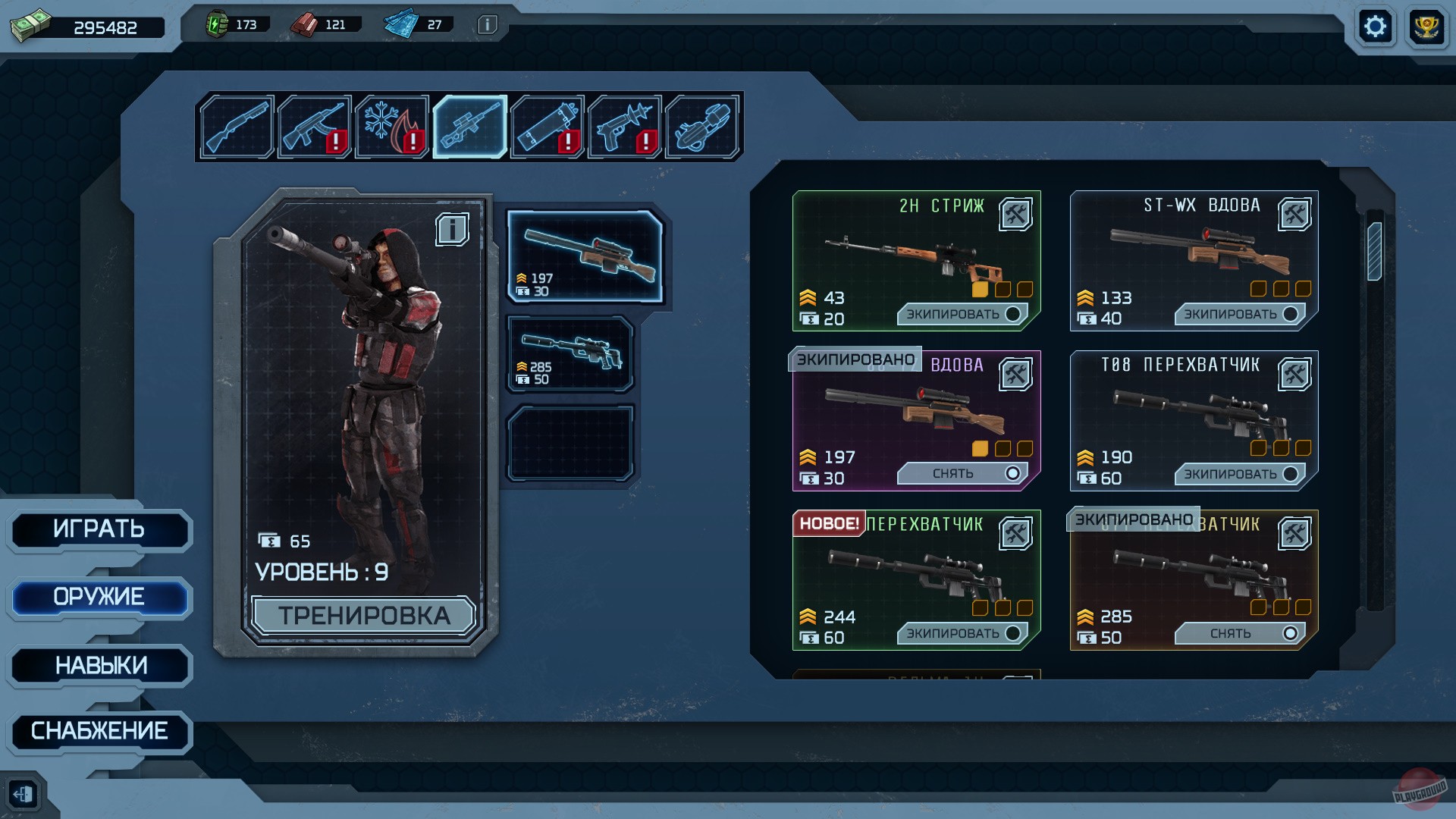
Task: Click the ИГРАТЬ button
Action: (100, 530)
